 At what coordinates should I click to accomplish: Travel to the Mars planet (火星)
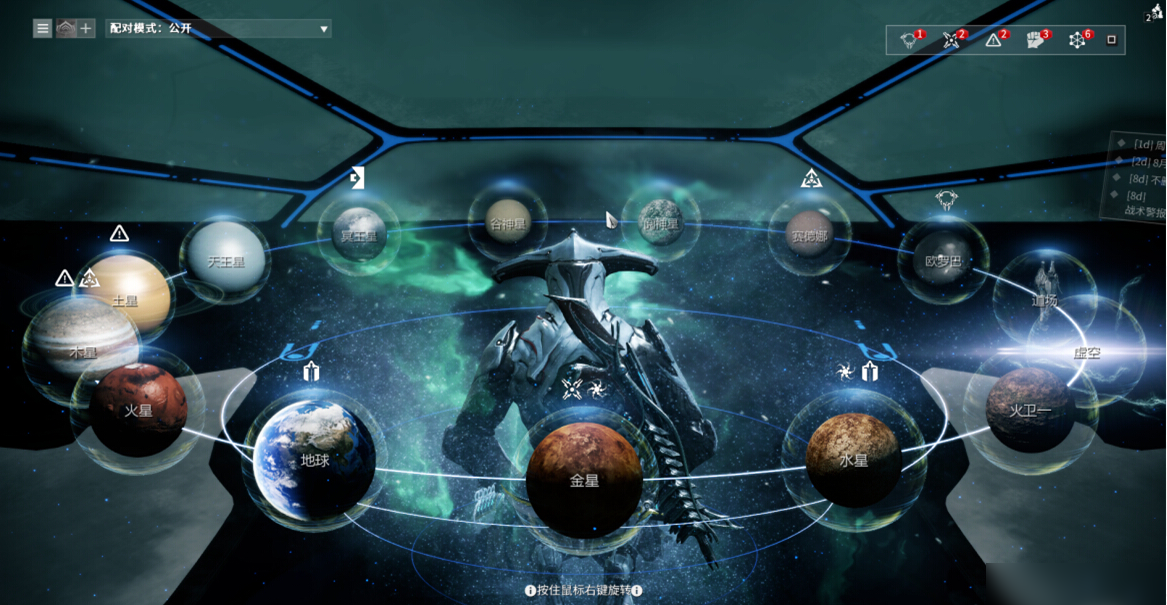point(138,410)
